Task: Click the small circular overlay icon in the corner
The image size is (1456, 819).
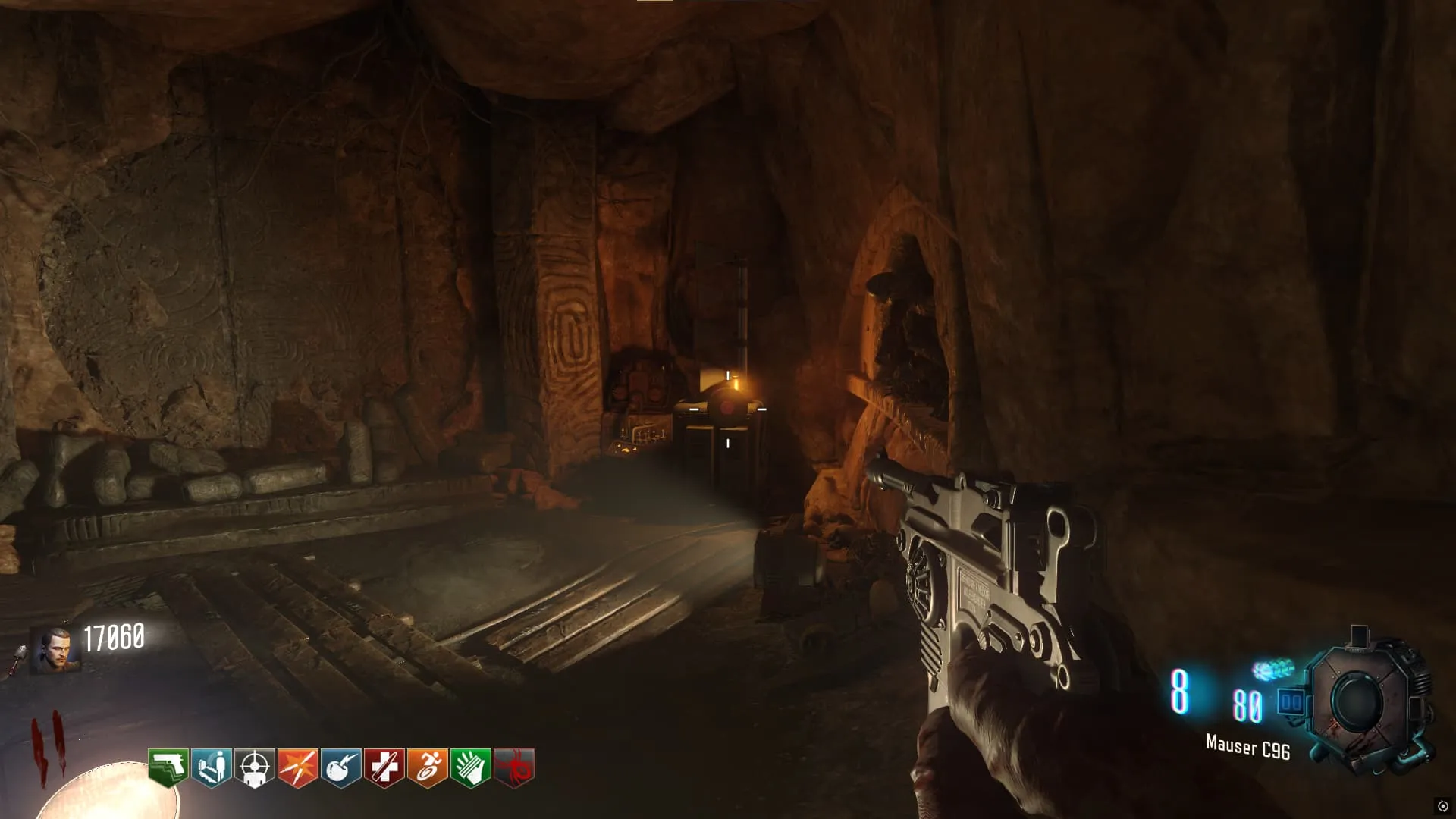Action: click(1442, 806)
